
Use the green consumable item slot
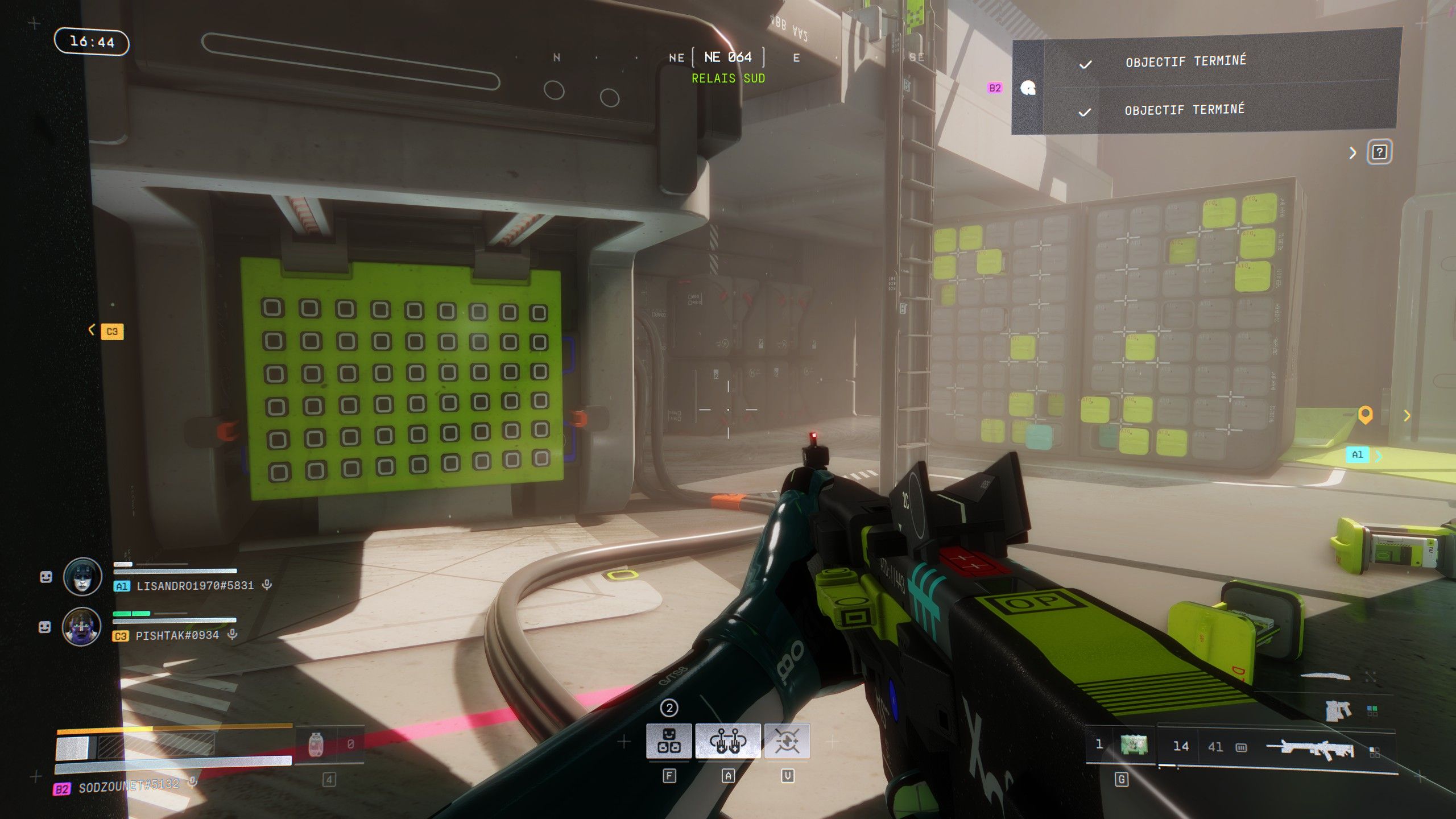tap(1134, 744)
